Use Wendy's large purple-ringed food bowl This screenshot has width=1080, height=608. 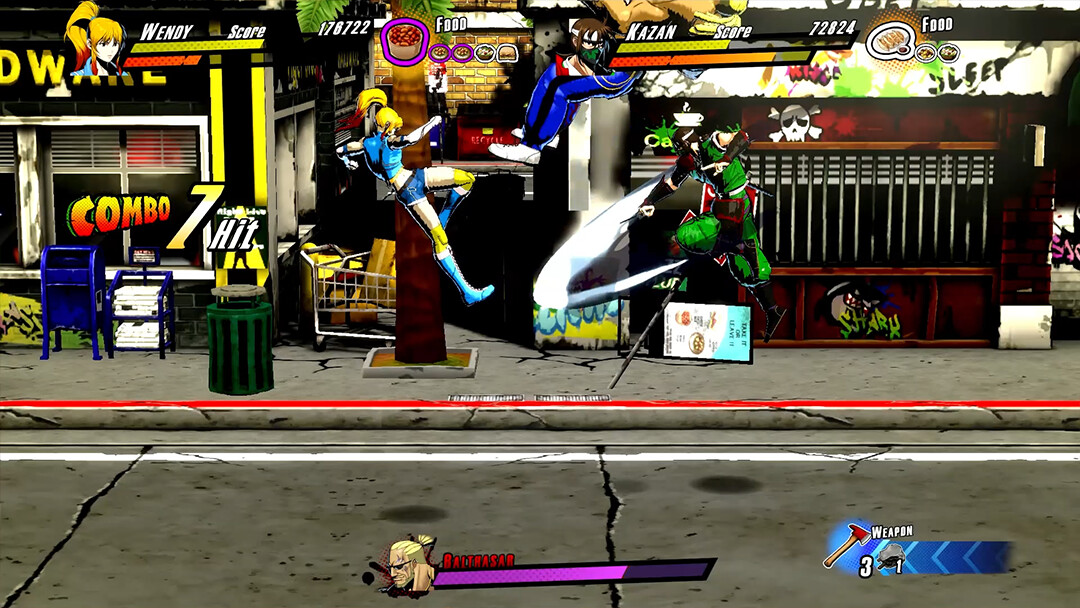pos(405,41)
